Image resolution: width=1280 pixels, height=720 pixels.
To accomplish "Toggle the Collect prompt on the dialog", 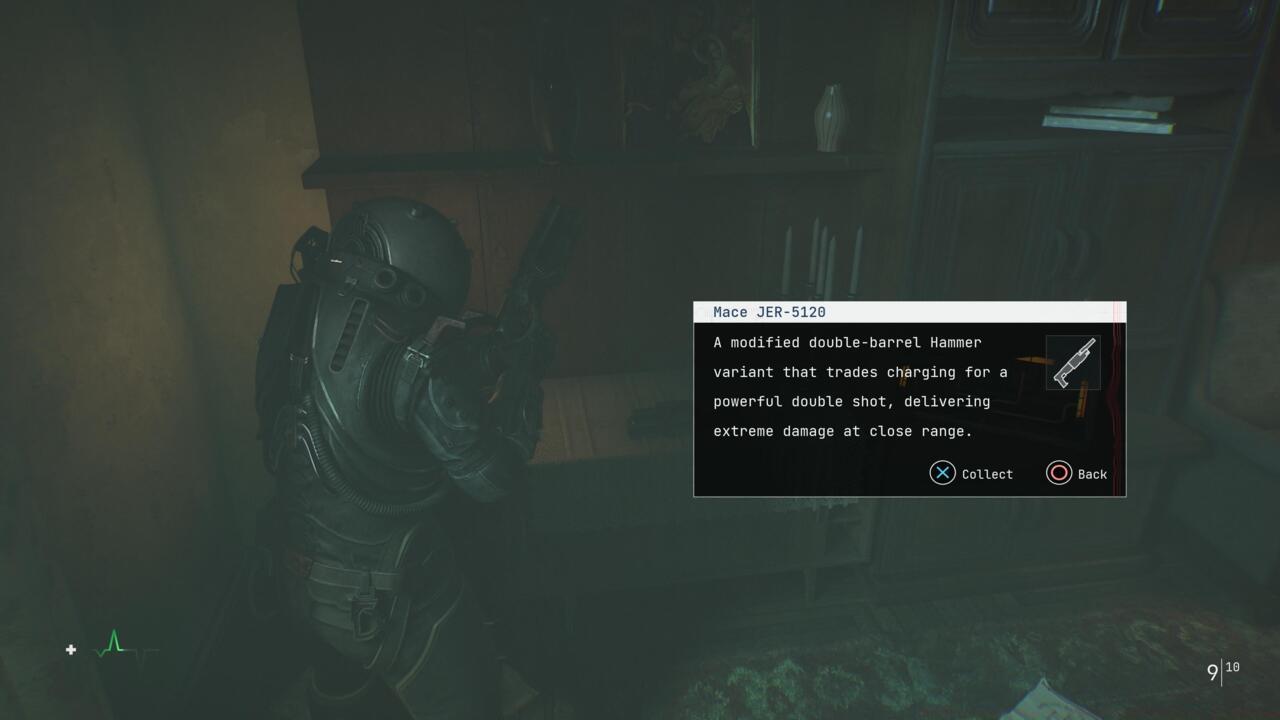I will coord(970,473).
